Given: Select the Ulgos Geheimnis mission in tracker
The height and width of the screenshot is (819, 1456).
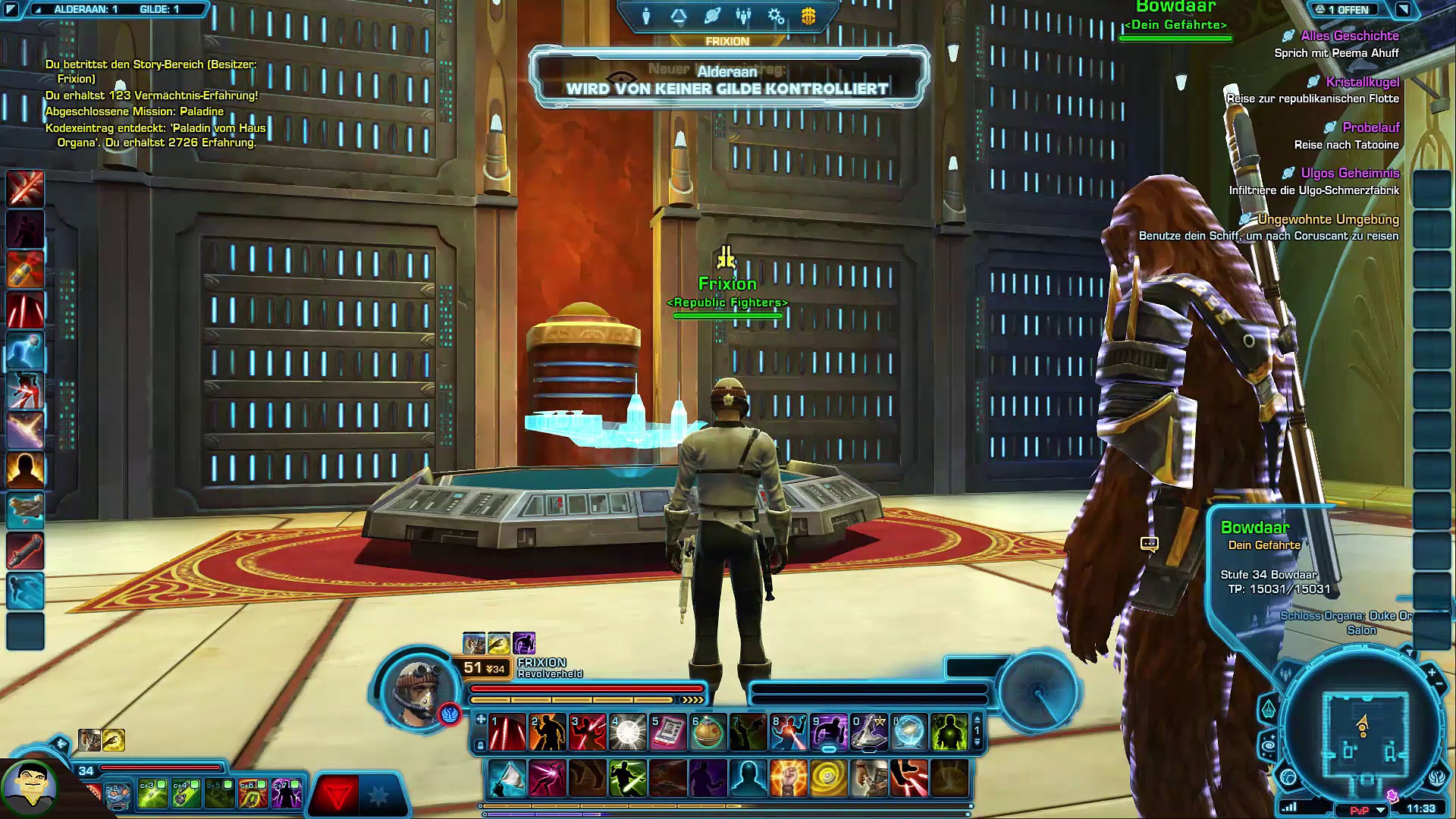Looking at the screenshot, I should point(1350,174).
